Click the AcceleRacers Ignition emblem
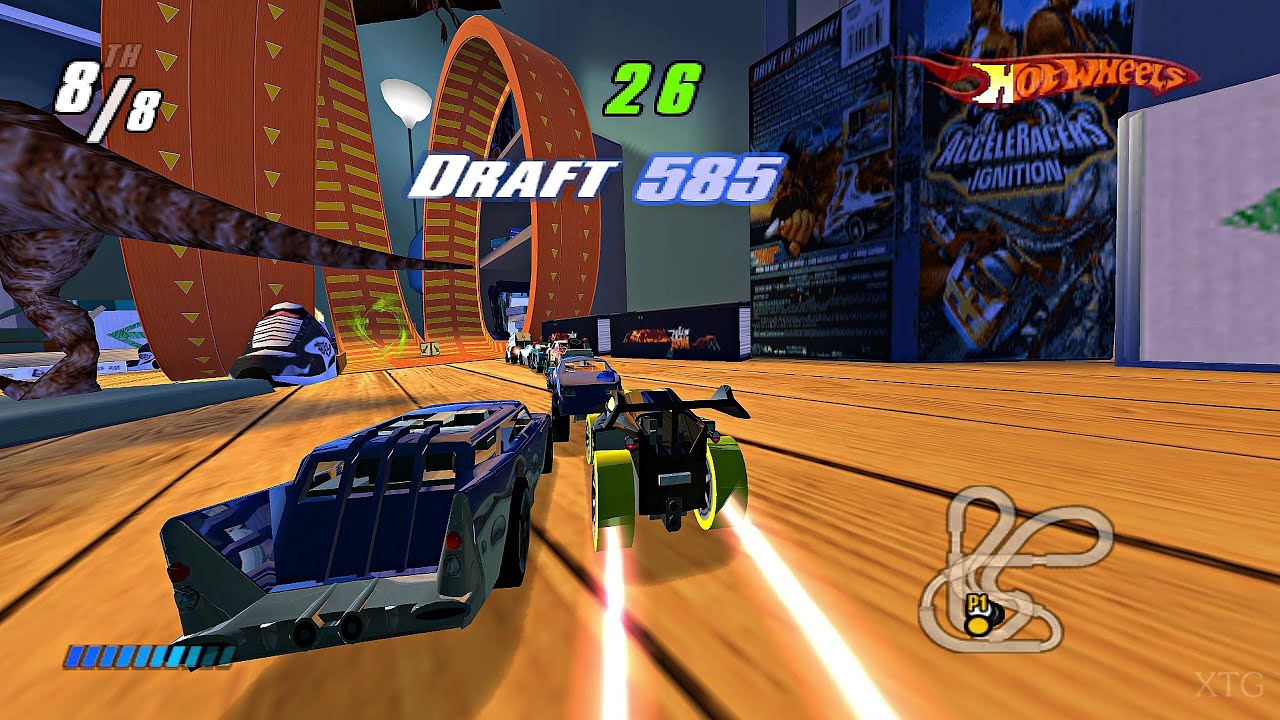The image size is (1280, 720). coord(1018,147)
